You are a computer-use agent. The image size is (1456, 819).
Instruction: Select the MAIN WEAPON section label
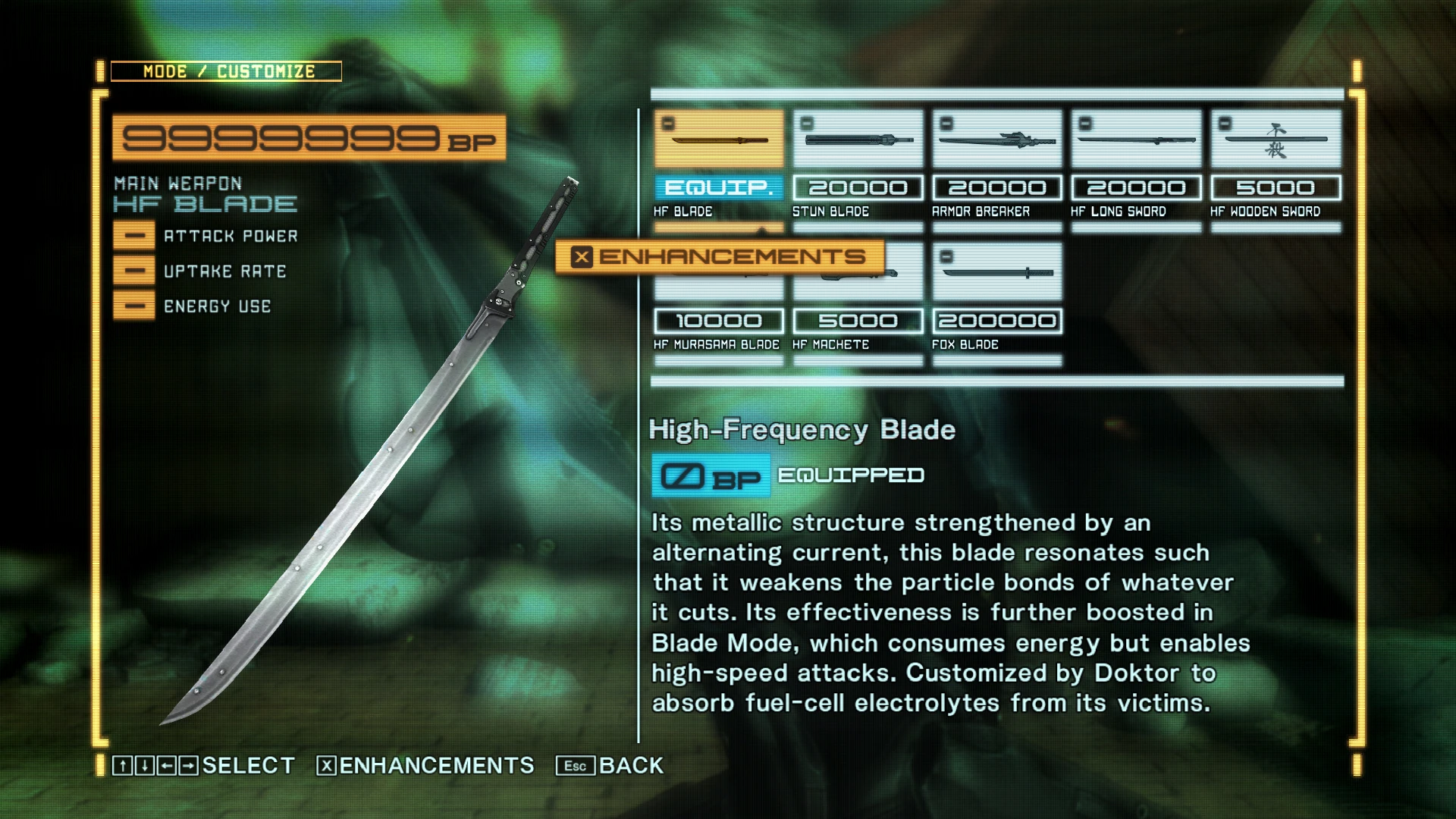(x=176, y=184)
